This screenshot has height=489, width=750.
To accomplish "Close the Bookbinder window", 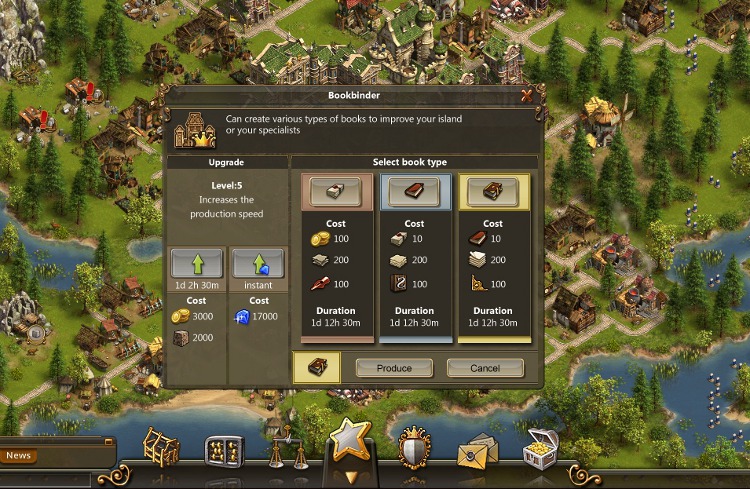I will click(x=527, y=96).
